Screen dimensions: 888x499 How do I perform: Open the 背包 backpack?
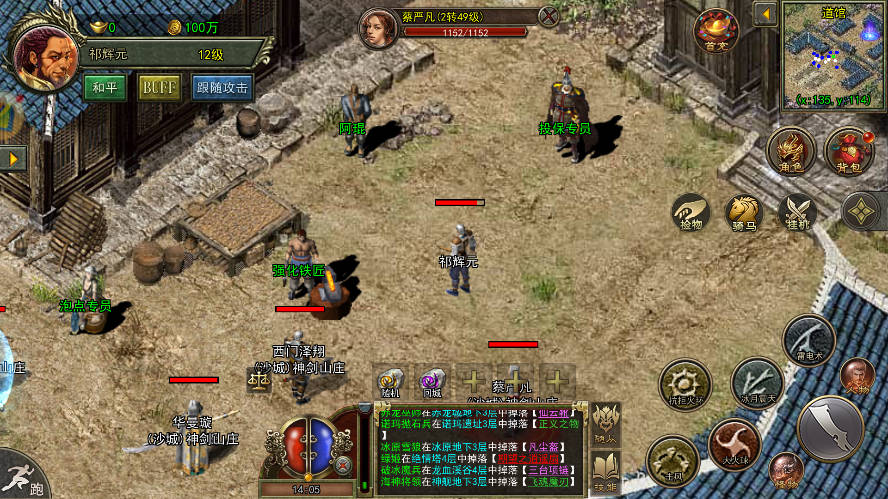point(847,152)
